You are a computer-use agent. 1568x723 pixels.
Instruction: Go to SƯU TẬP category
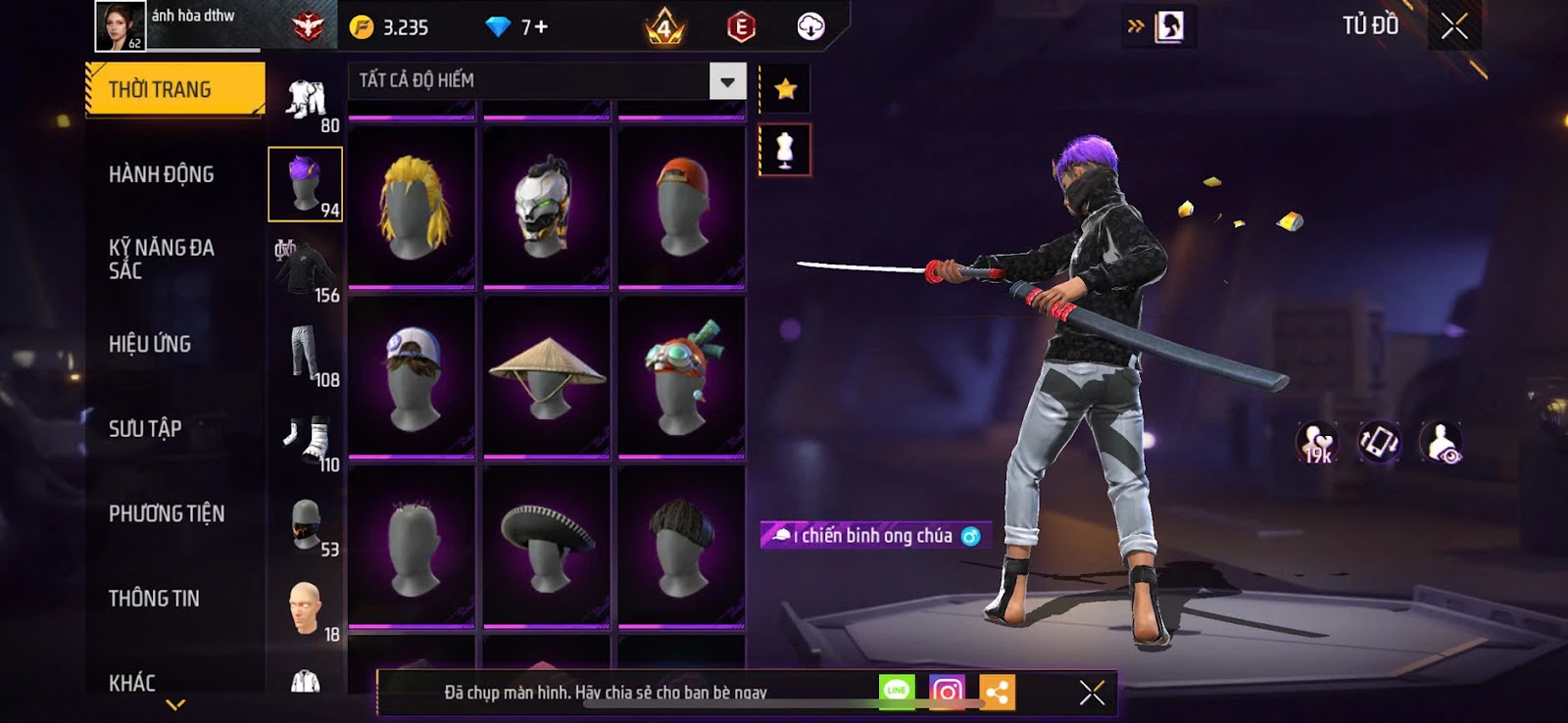[x=145, y=428]
